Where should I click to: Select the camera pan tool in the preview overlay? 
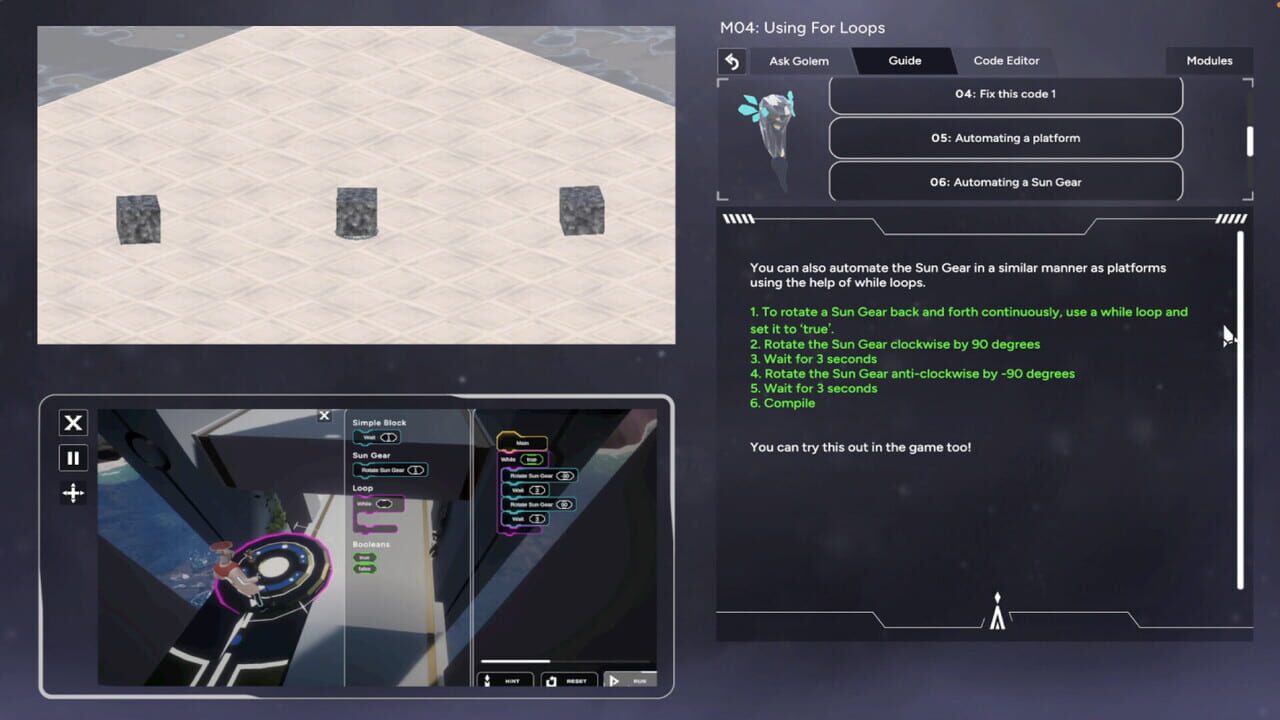72,493
